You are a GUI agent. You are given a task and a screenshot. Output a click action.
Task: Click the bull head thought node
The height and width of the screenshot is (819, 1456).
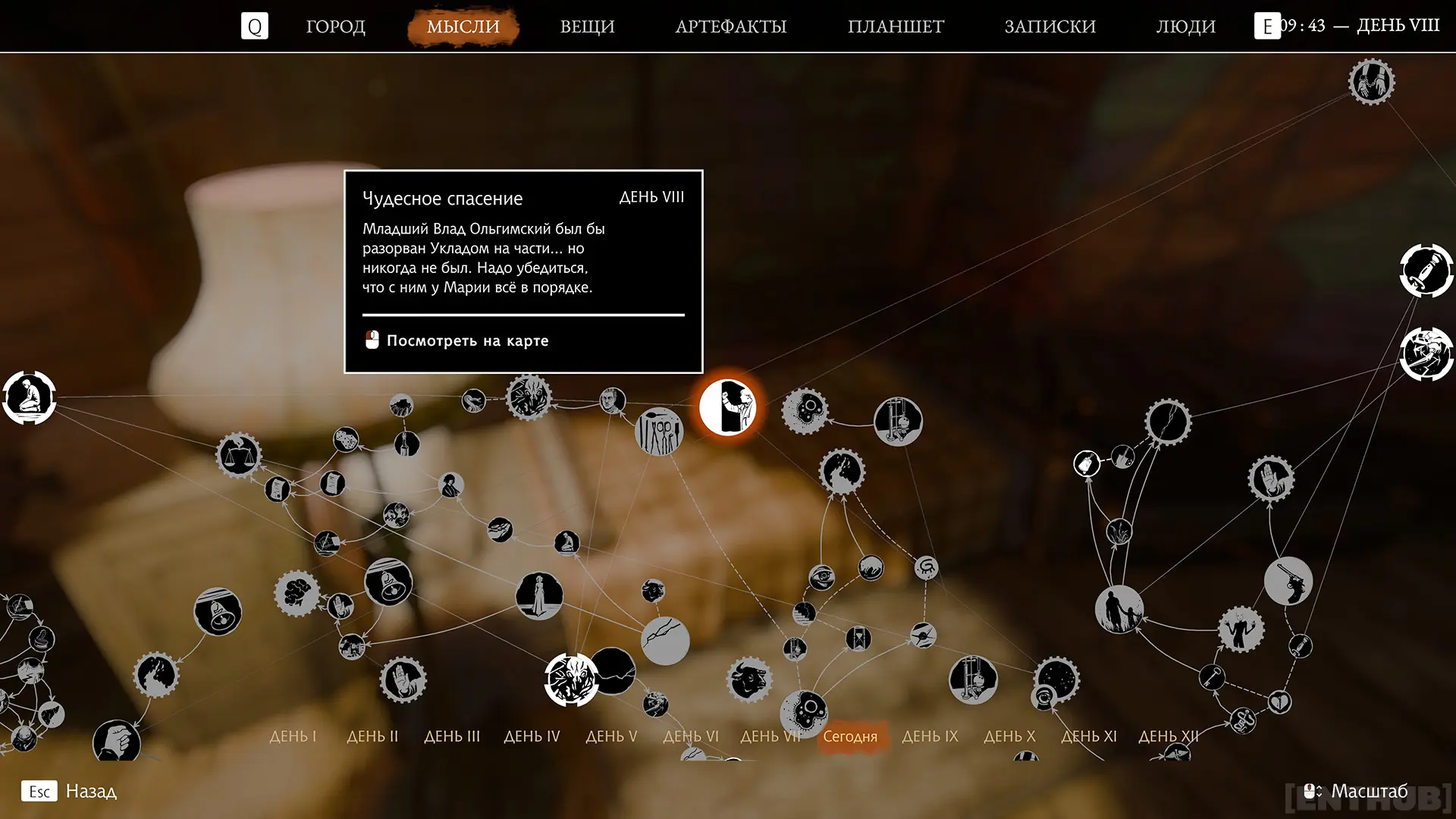(x=749, y=679)
